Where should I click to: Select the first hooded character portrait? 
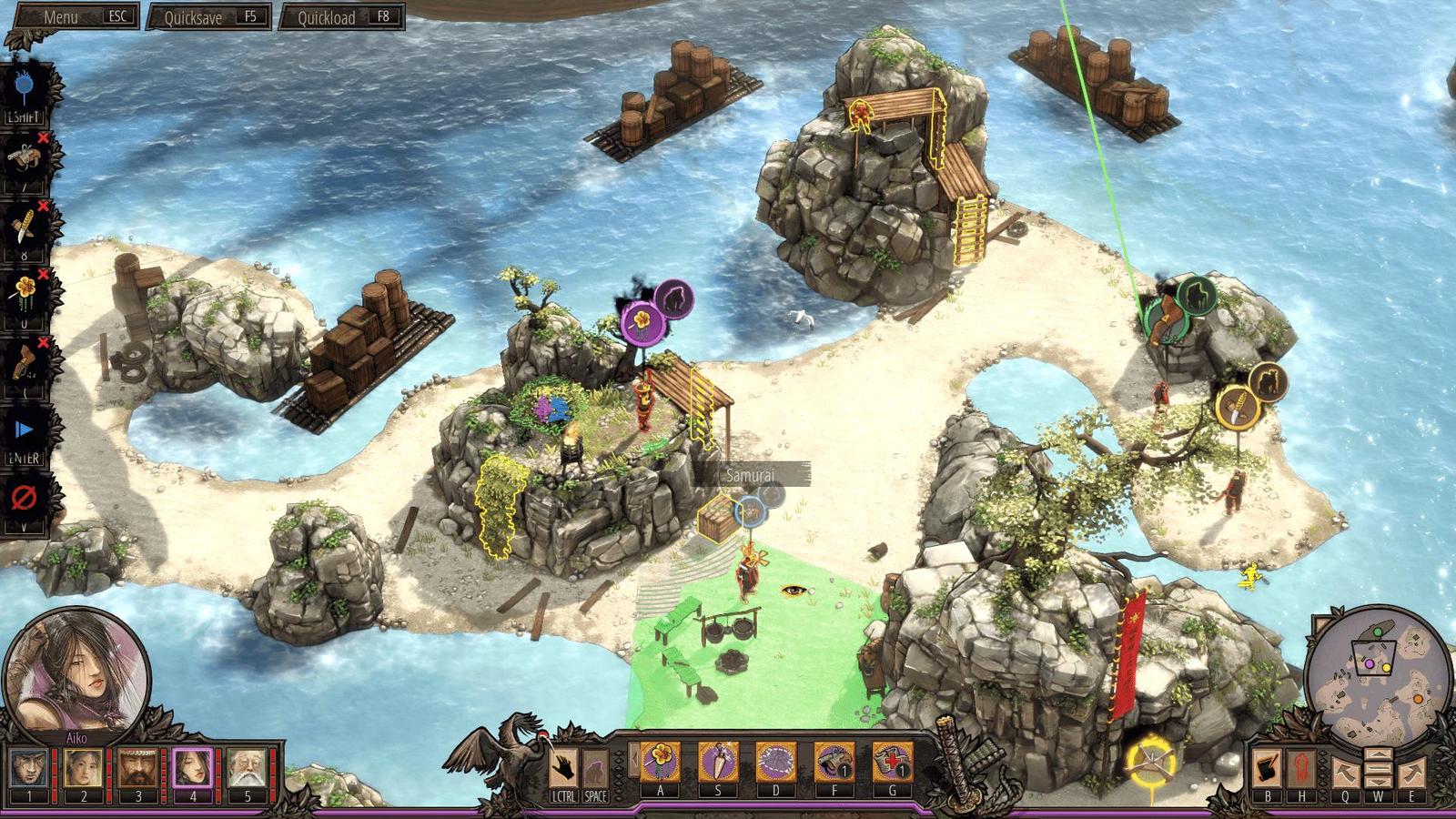tap(28, 770)
